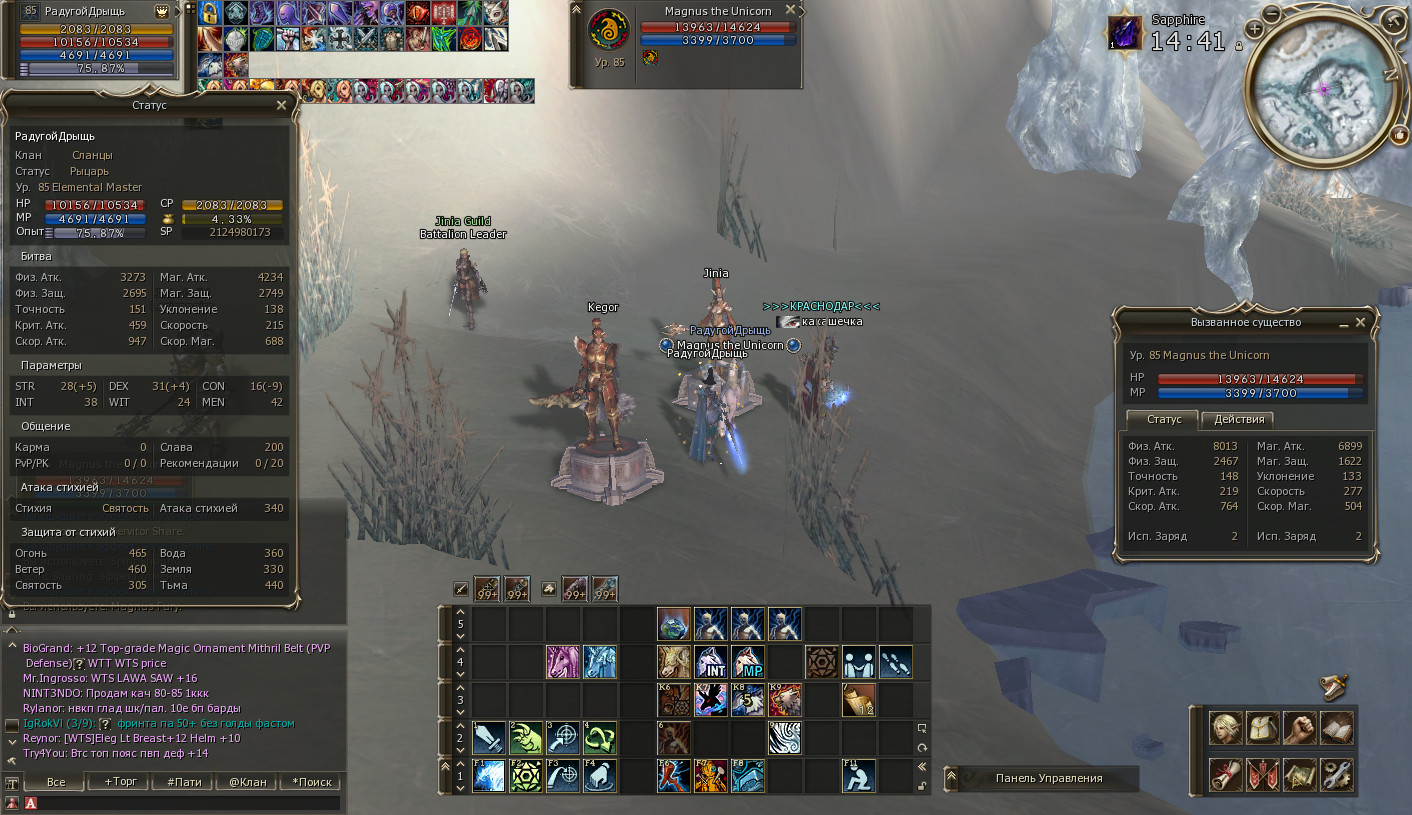Click the circular snowy minimap
This screenshot has height=815, width=1412.
coord(1322,100)
